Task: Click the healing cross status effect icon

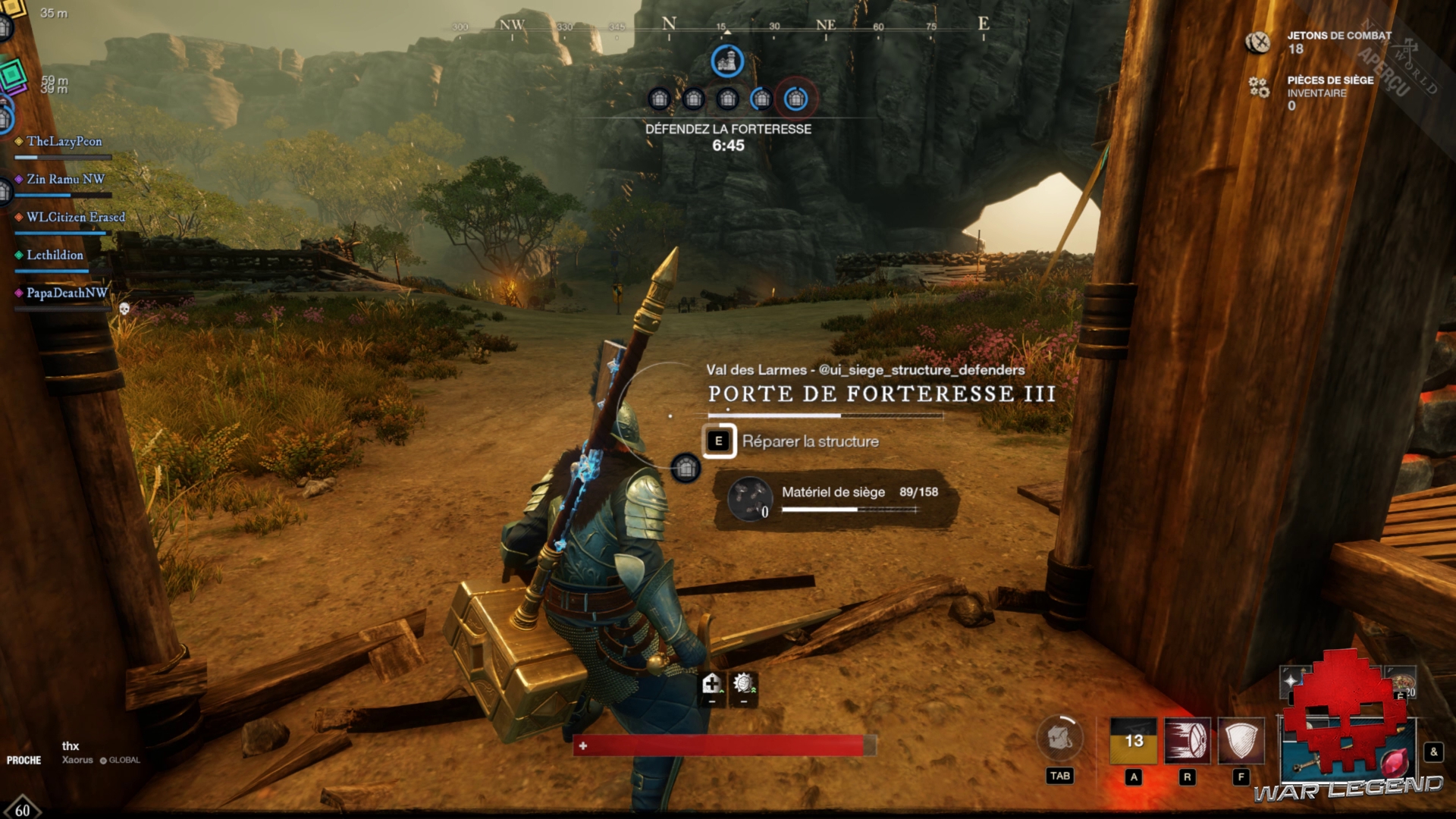Action: [711, 684]
